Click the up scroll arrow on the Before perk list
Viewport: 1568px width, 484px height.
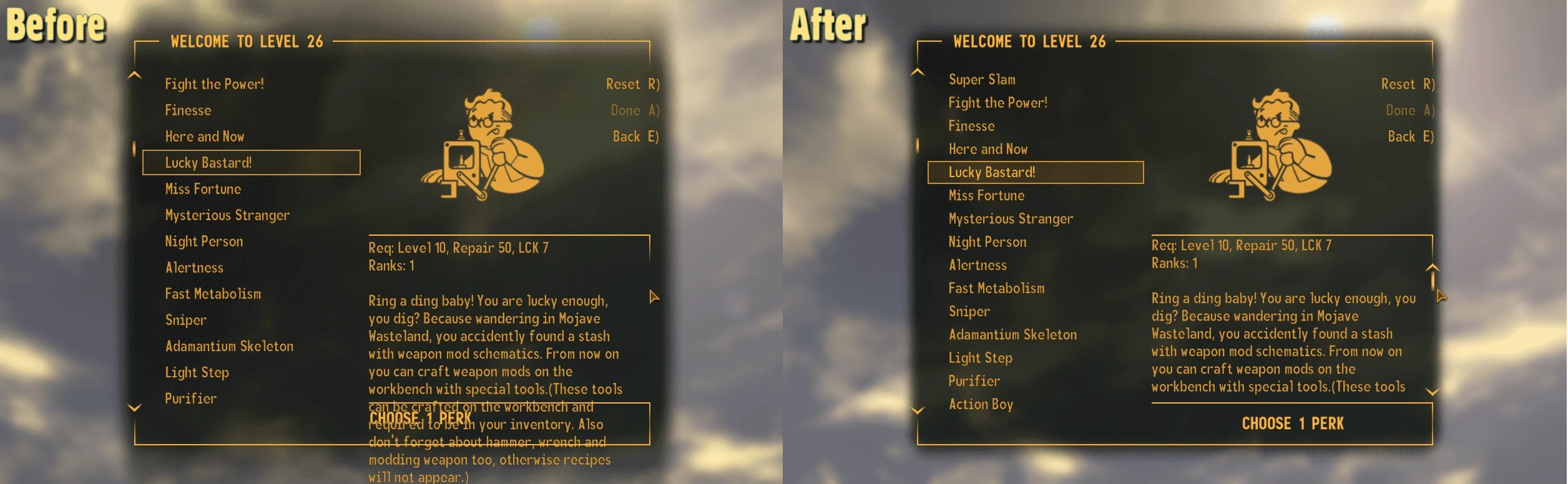point(134,75)
